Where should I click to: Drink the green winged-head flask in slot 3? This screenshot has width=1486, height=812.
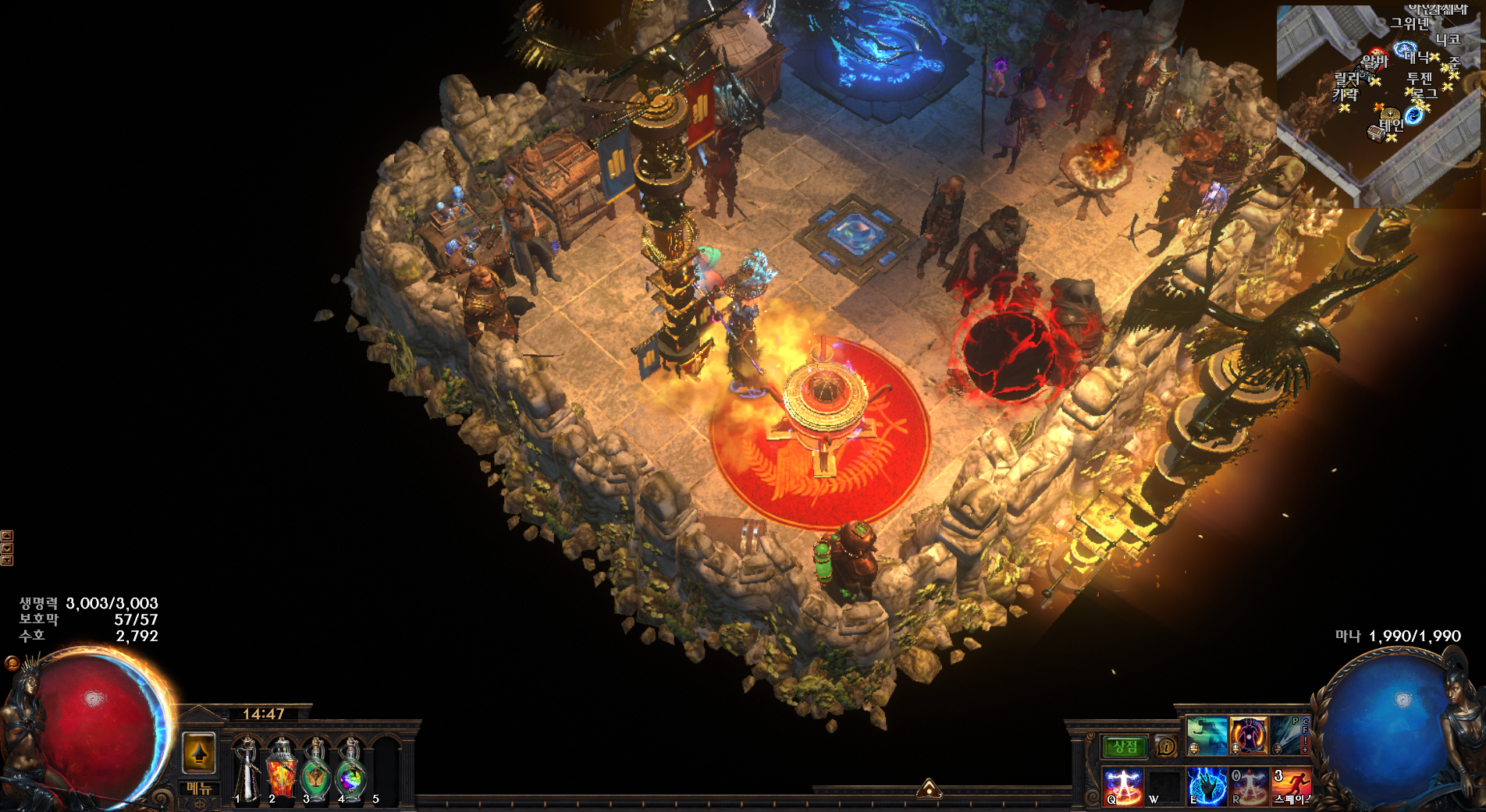point(316,768)
